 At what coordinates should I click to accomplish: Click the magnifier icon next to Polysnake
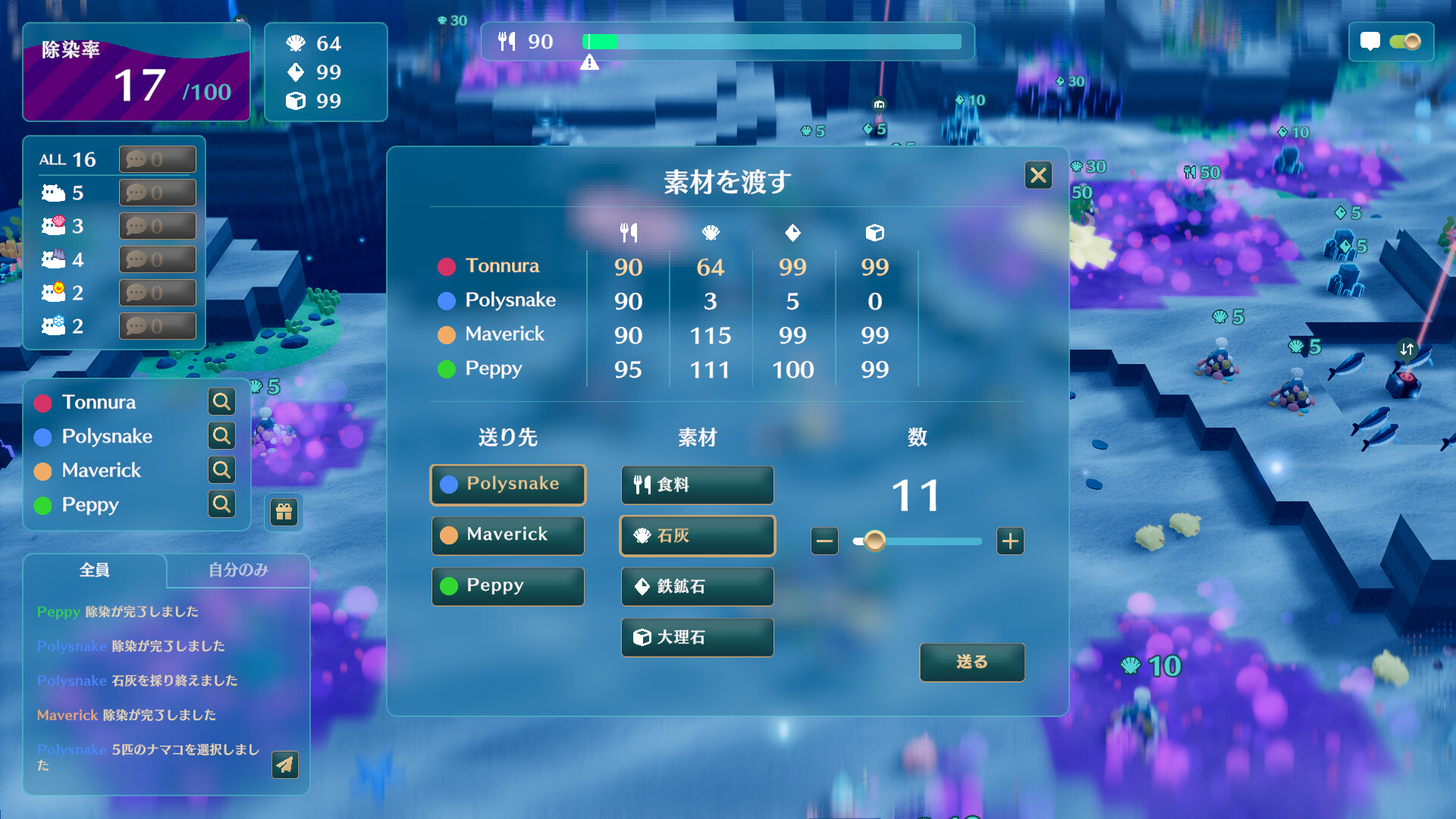click(221, 436)
